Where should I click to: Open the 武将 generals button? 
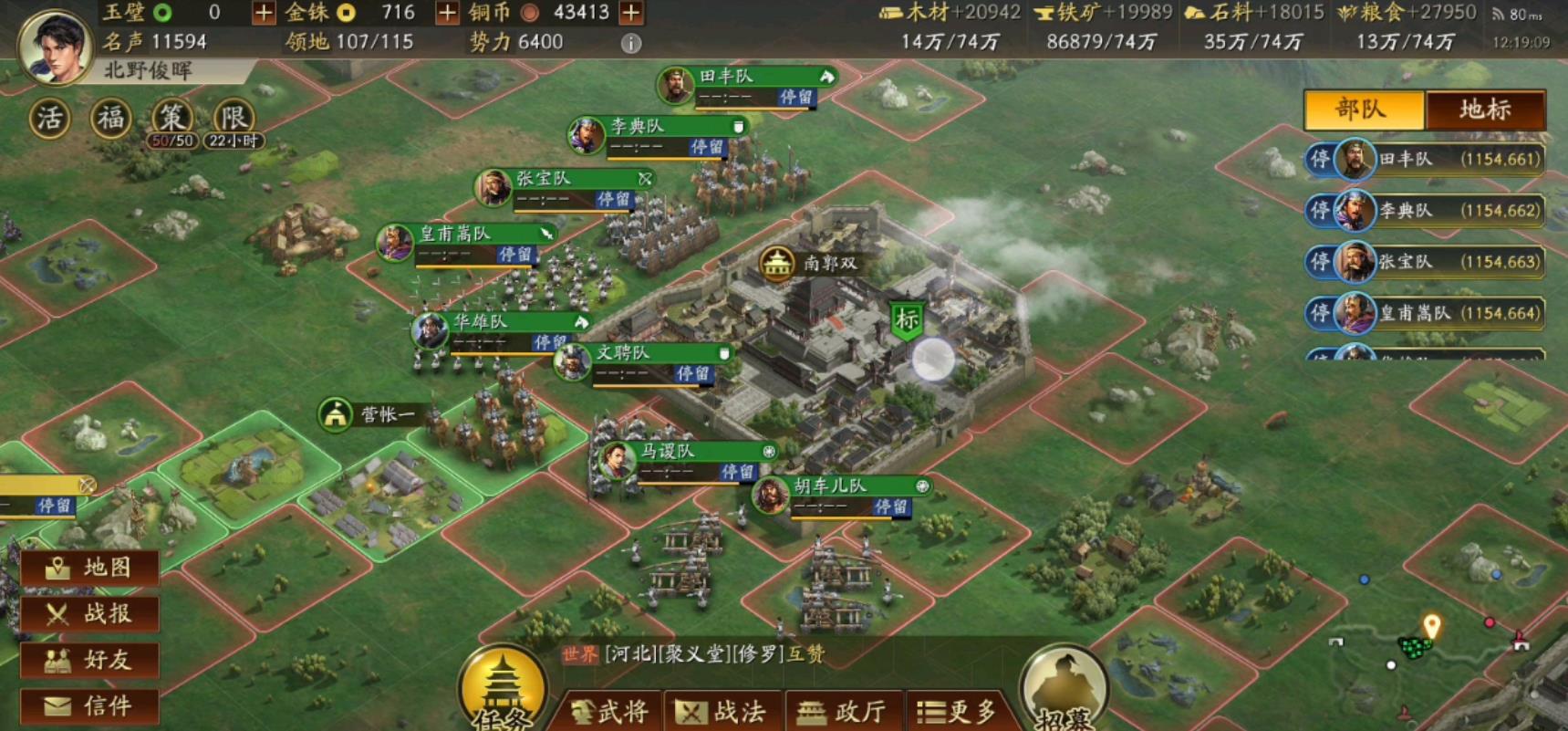[608, 712]
